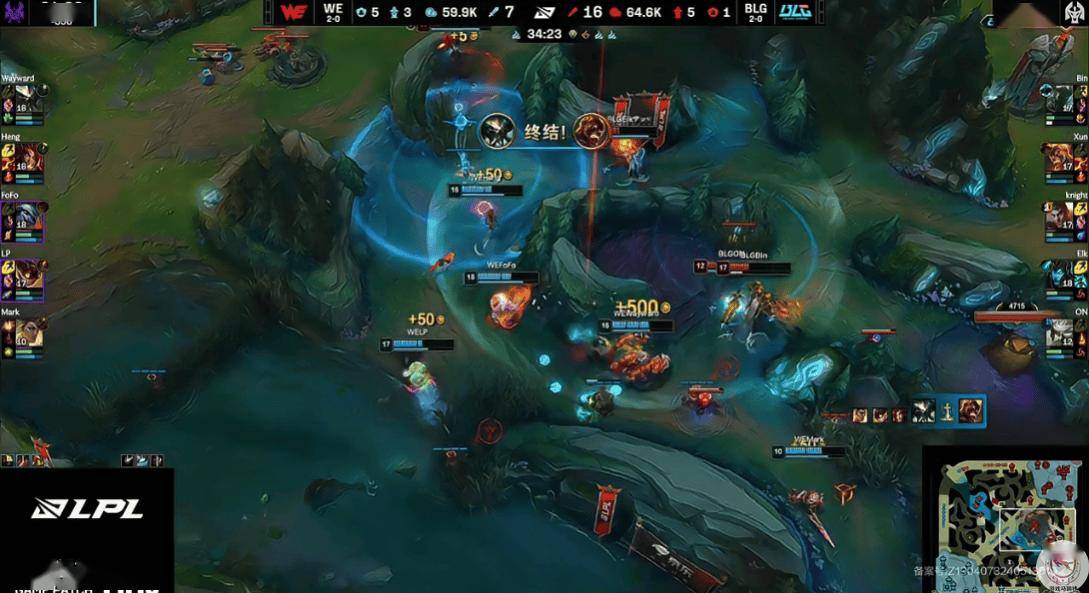This screenshot has width=1089, height=593.
Task: Choose knight's champion portrait
Action: pos(1058,218)
